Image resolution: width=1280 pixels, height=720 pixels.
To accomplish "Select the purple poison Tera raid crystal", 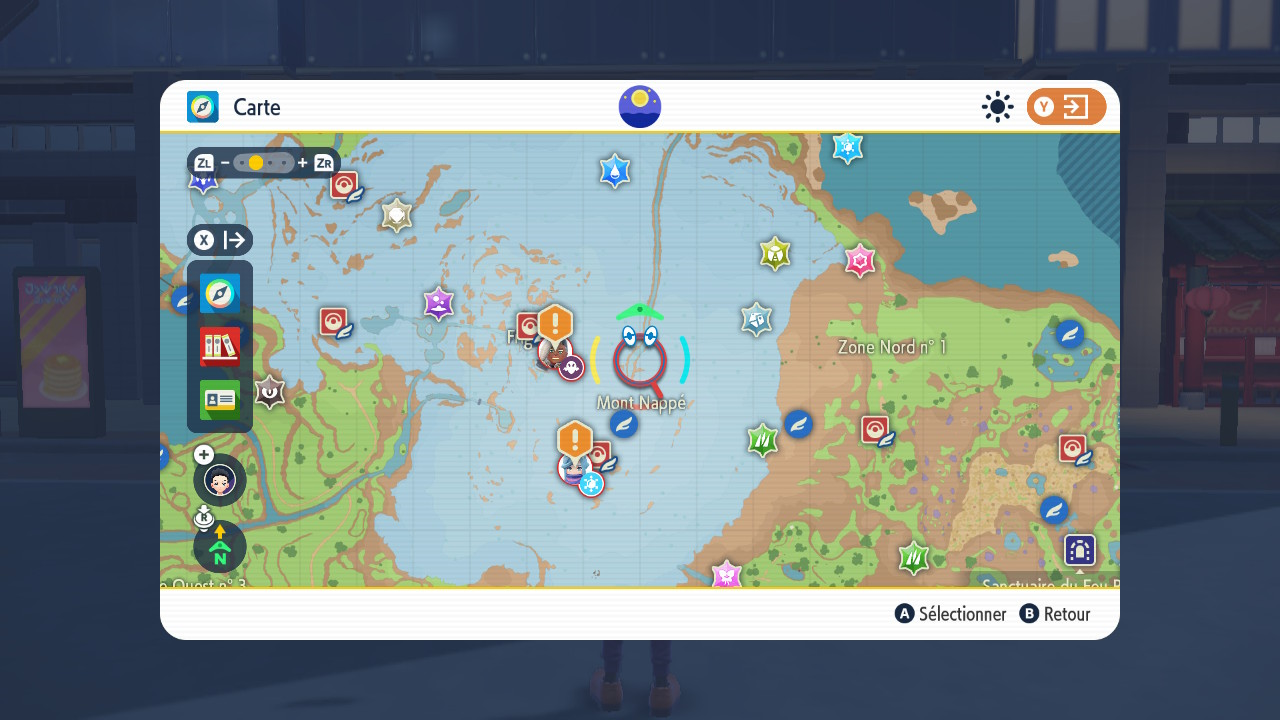I will (x=438, y=303).
